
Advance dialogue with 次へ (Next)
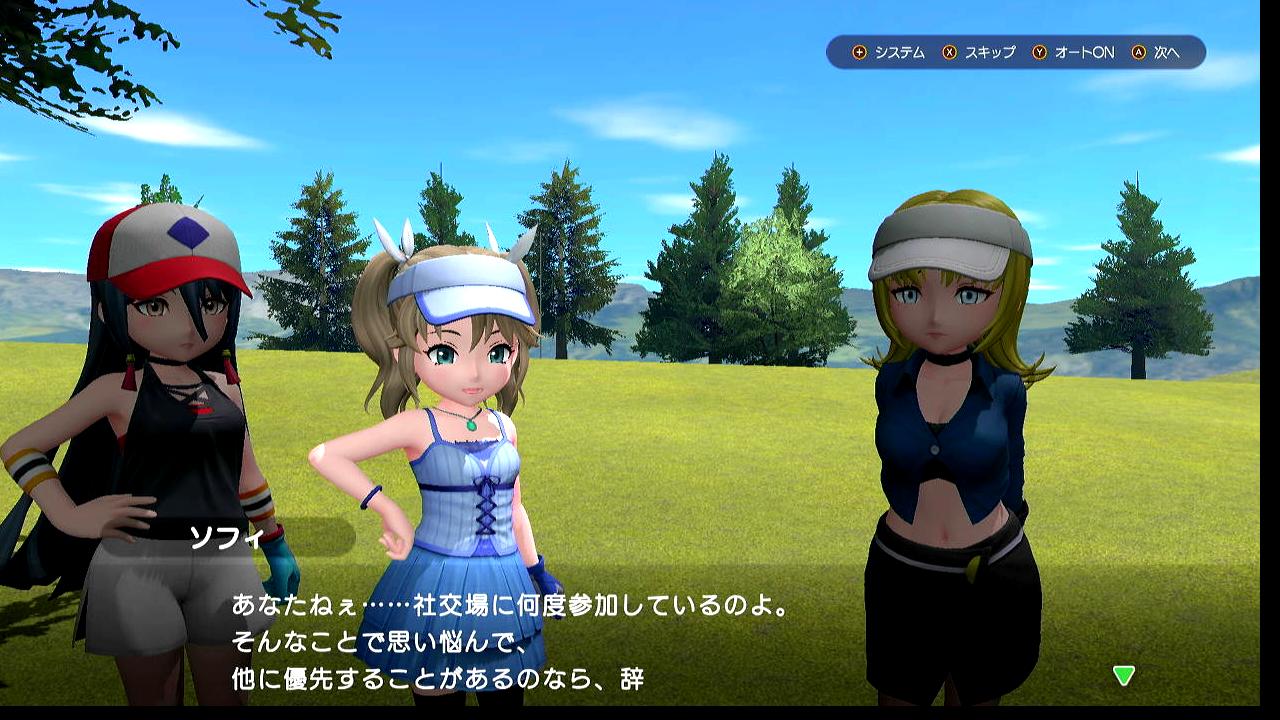click(x=1157, y=52)
